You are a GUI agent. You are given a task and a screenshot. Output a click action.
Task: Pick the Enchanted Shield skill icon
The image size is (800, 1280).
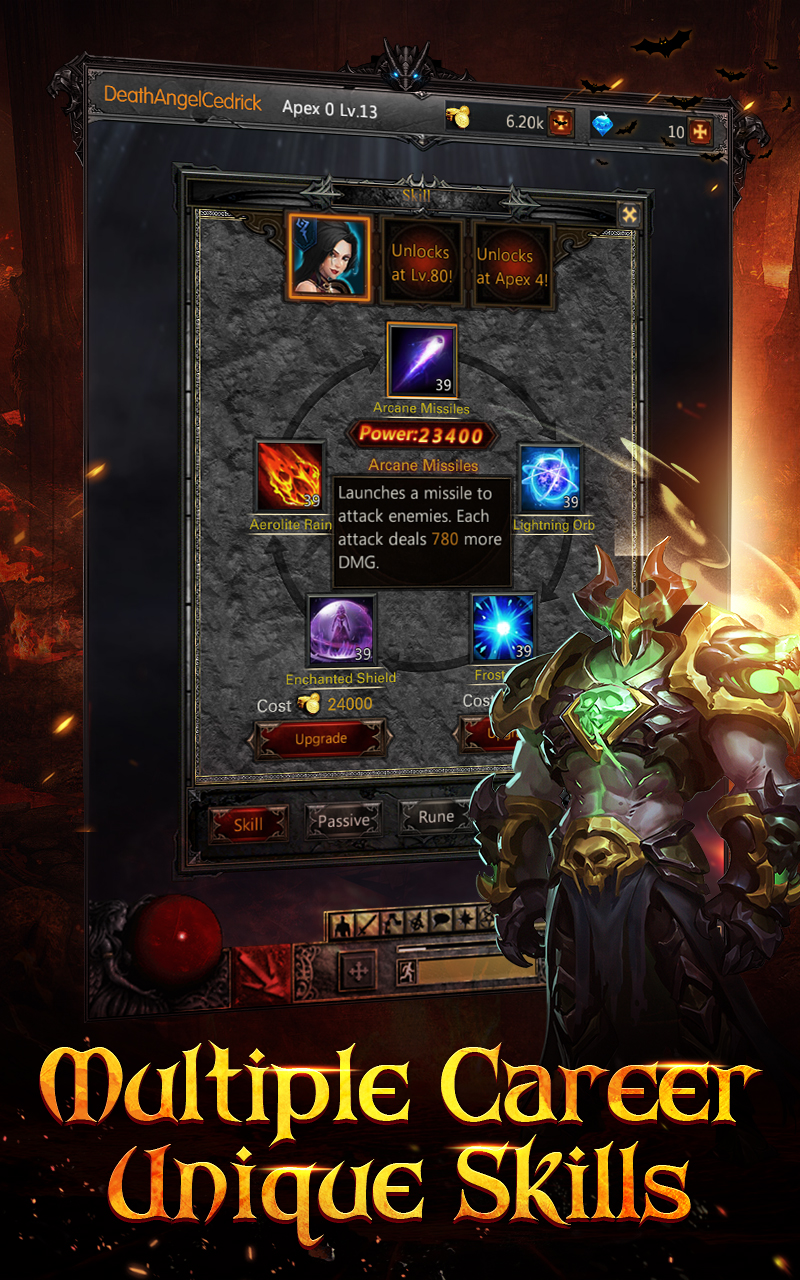(x=341, y=631)
